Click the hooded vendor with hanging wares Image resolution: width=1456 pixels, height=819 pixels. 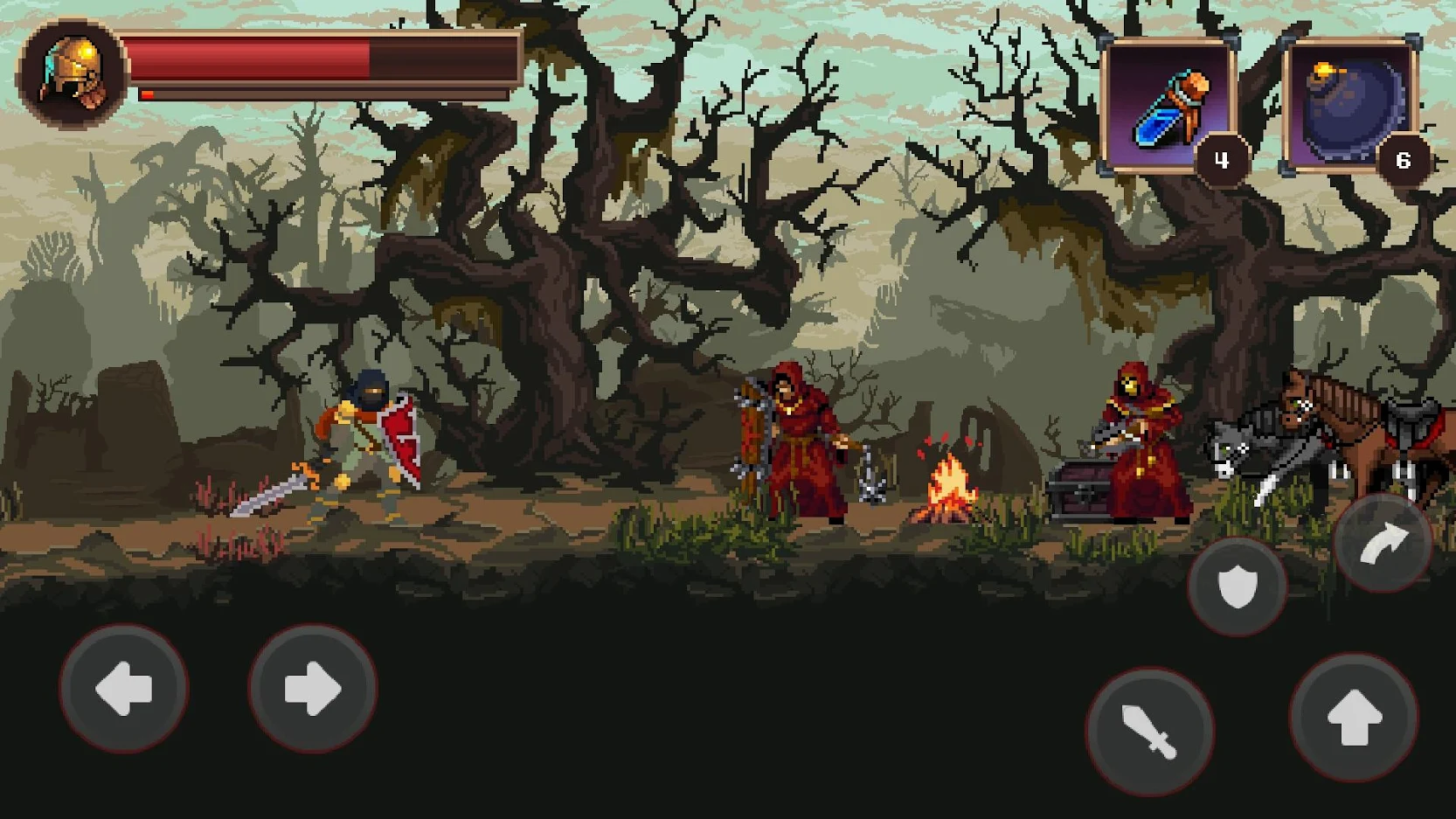(791, 437)
